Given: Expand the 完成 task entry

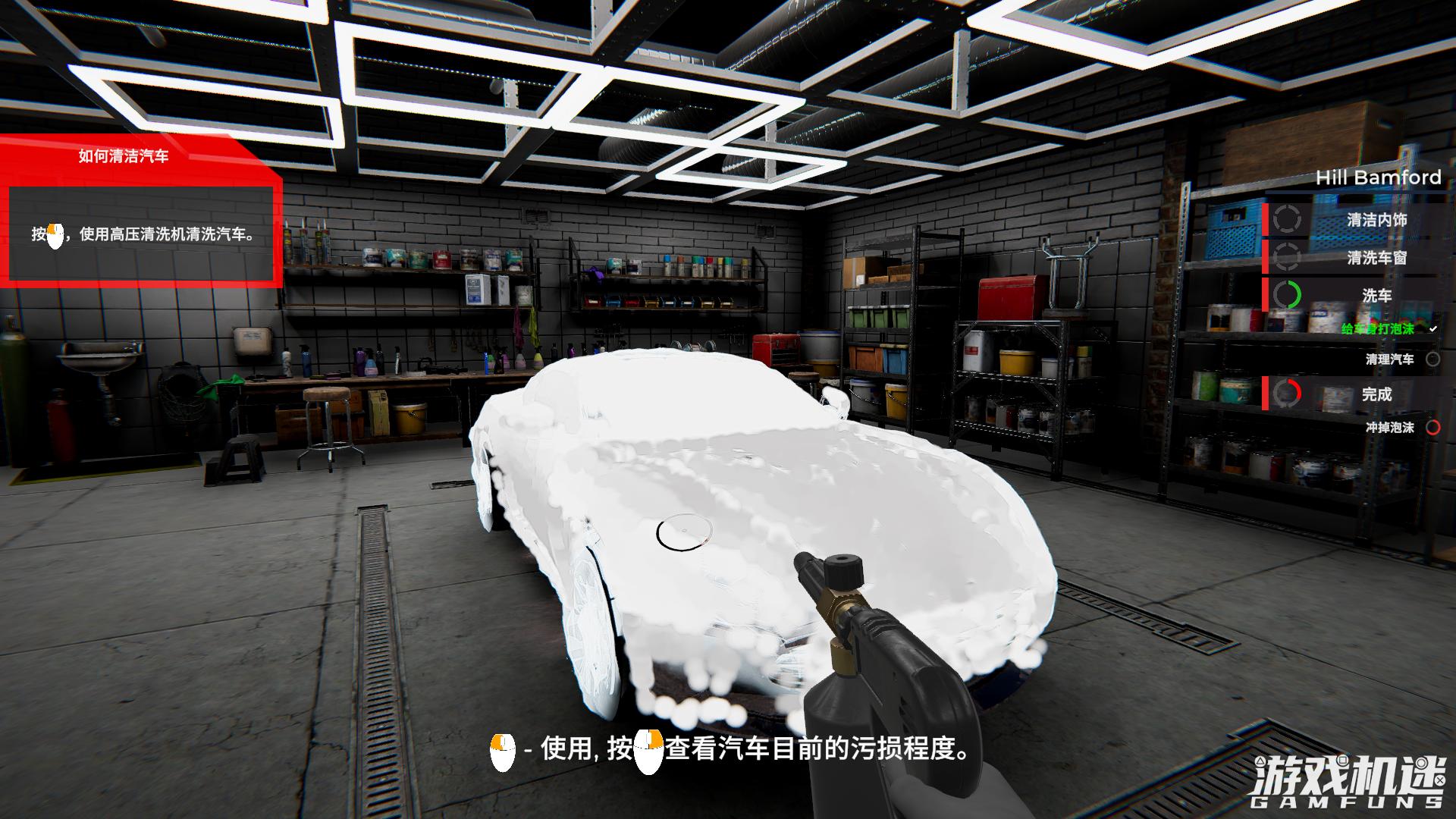Looking at the screenshot, I should pos(1379,393).
